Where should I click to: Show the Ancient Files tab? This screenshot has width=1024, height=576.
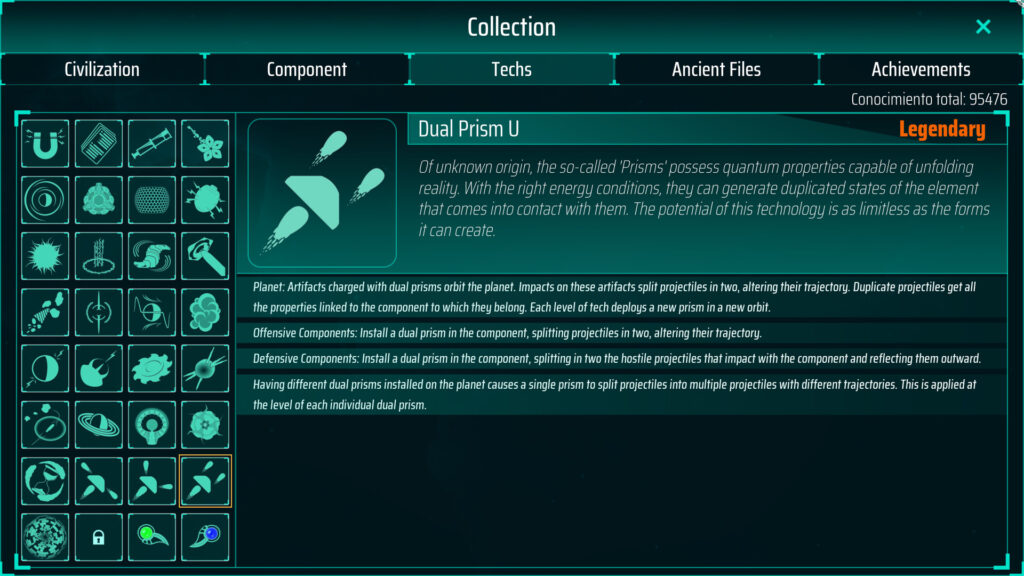[716, 69]
